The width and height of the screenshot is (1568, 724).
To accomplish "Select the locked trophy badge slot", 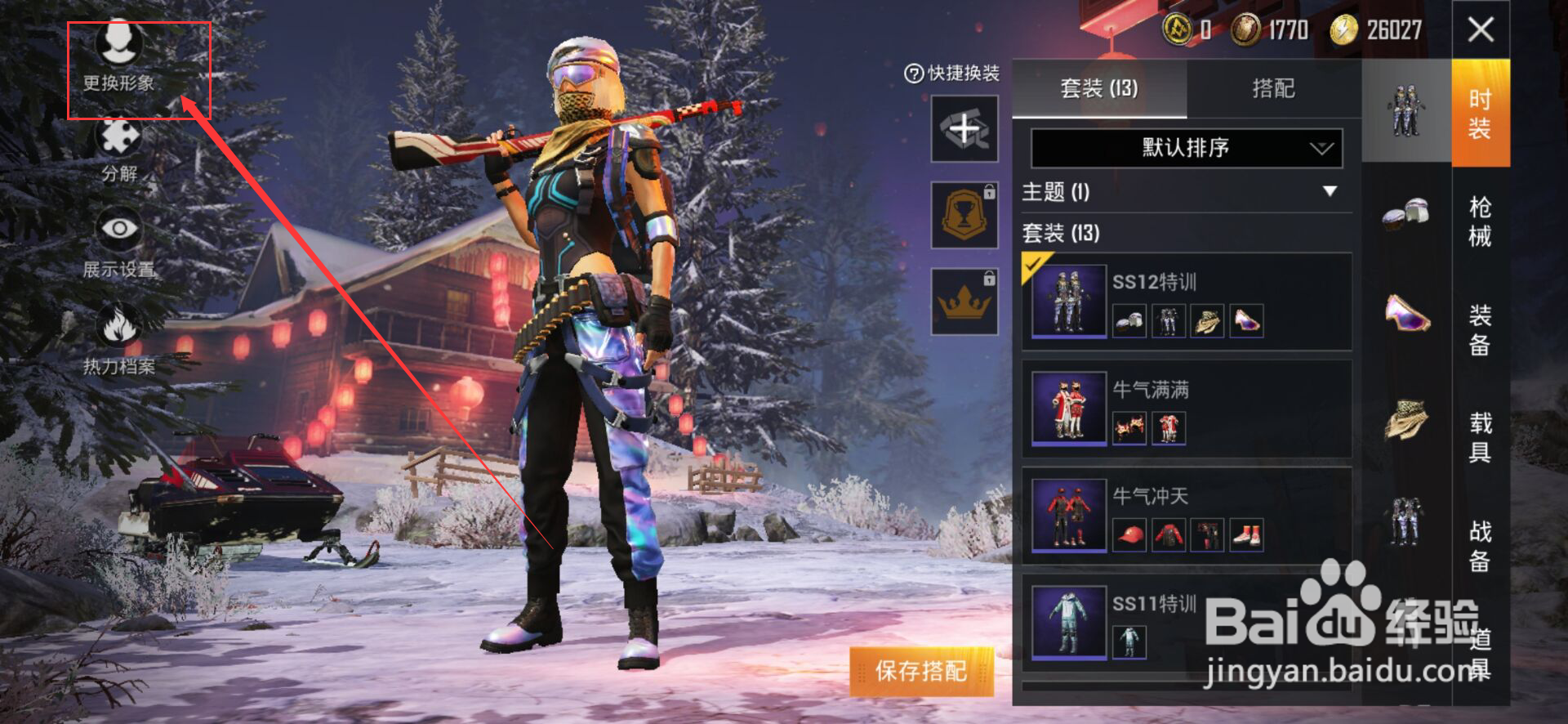I will click(x=964, y=215).
